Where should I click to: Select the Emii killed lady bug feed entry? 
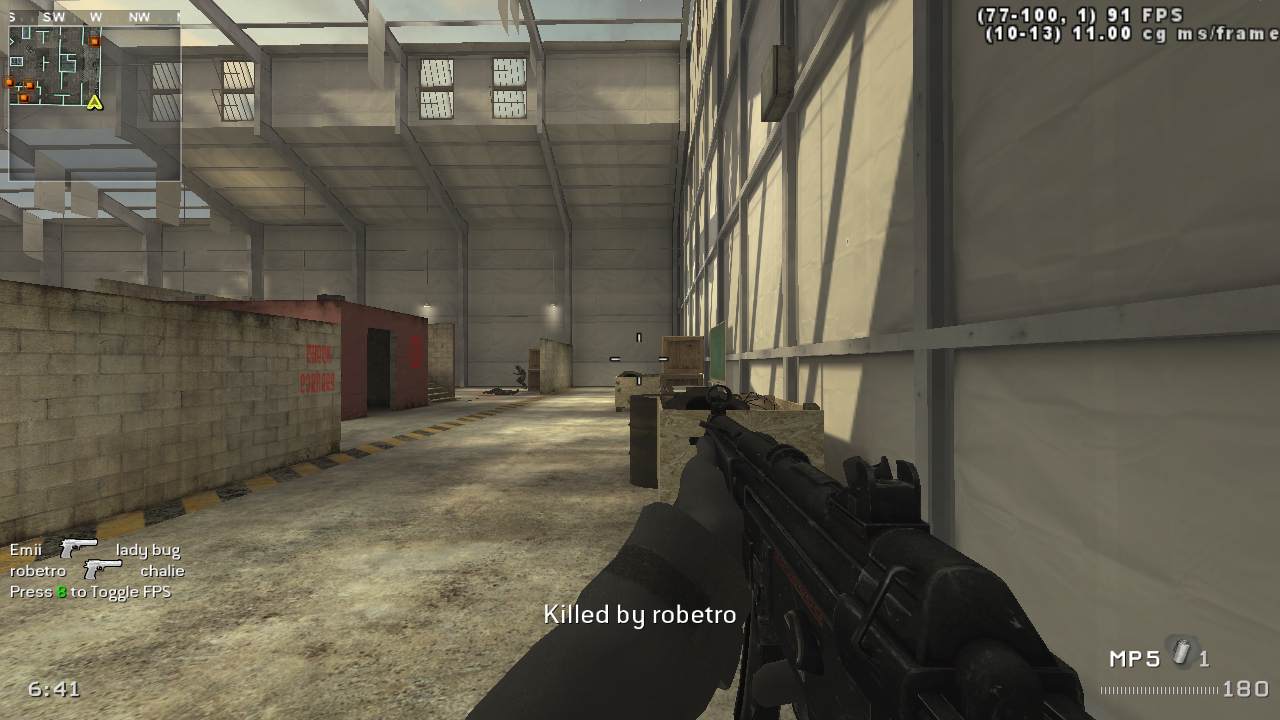[95, 549]
